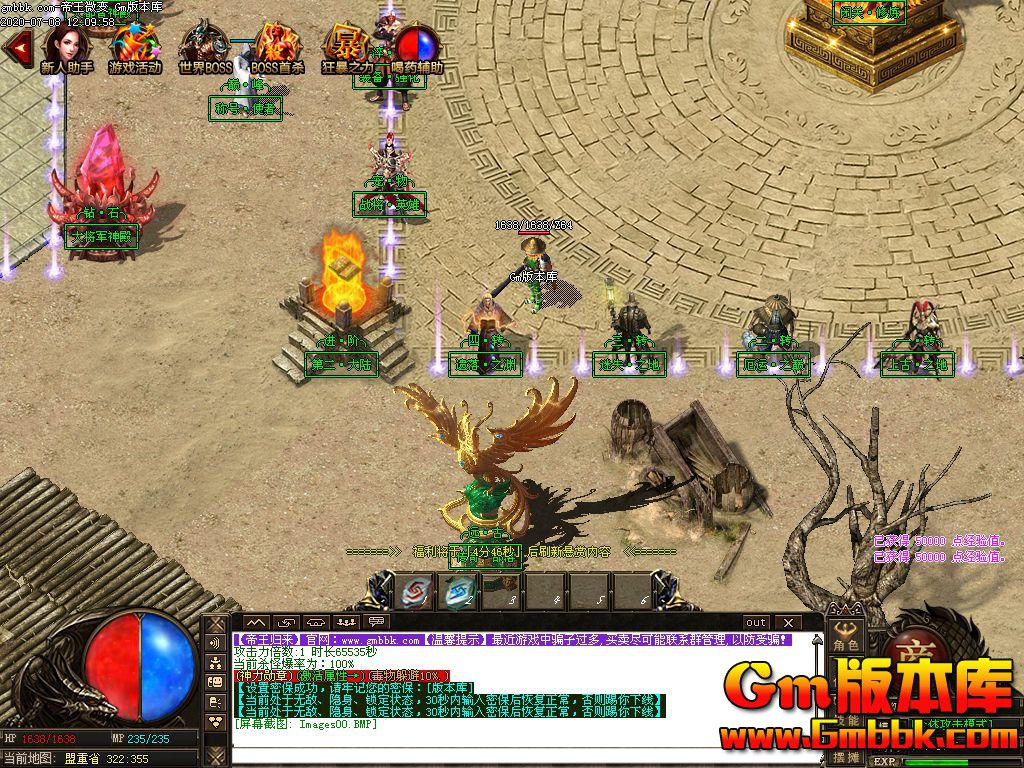1024x768 pixels.
Task: Click the 'out' button on chat bar
Action: (756, 623)
